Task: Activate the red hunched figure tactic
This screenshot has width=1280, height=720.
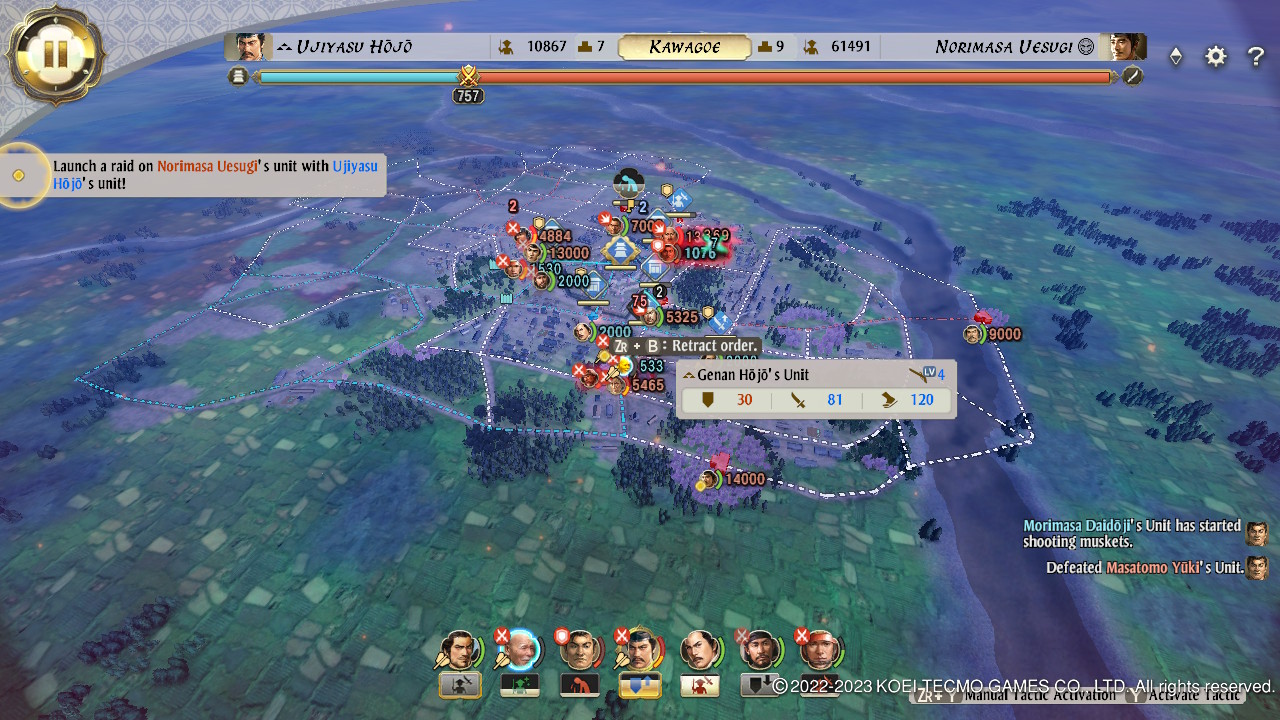Action: [x=579, y=685]
